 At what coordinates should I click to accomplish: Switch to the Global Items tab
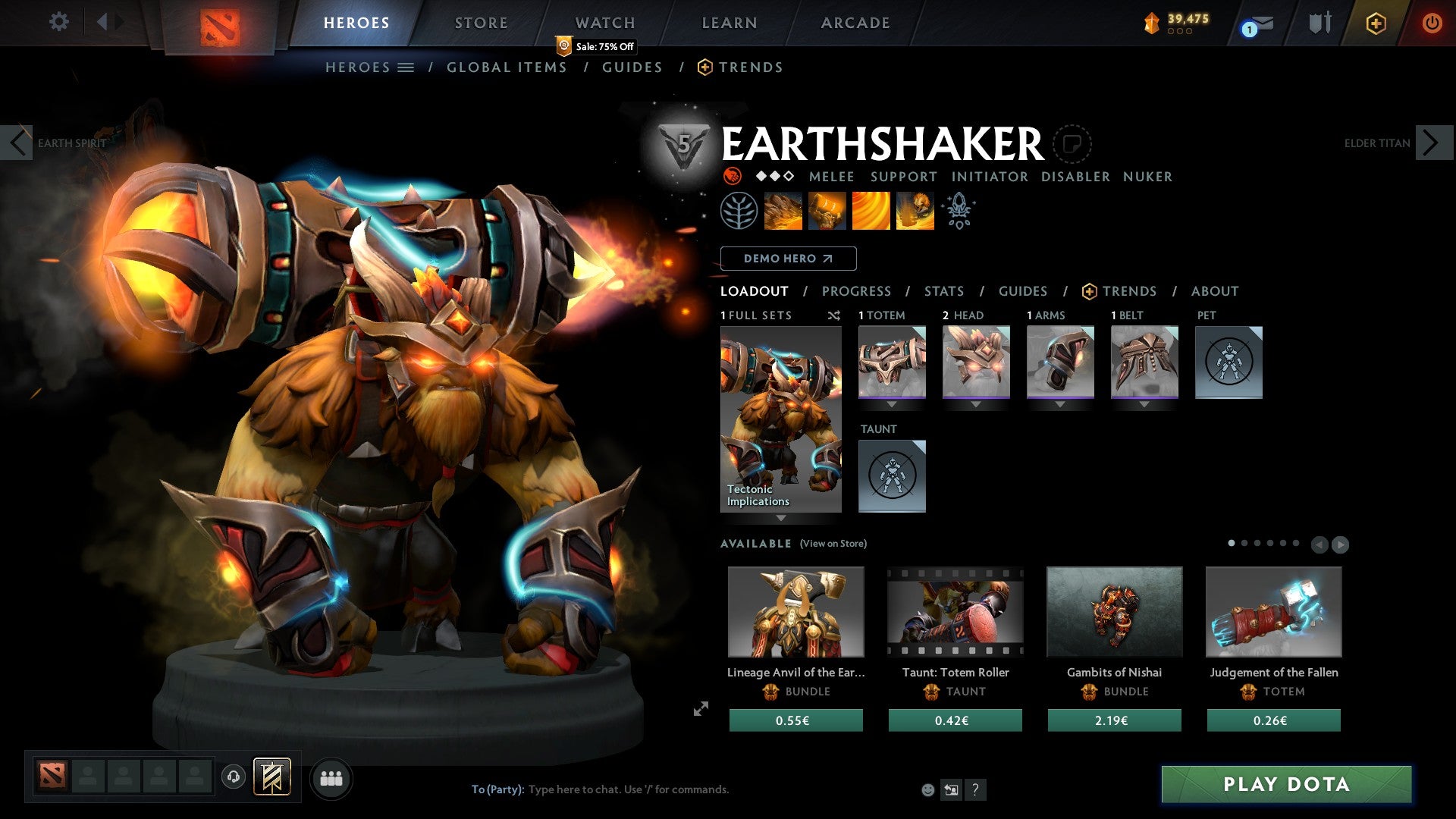point(507,67)
